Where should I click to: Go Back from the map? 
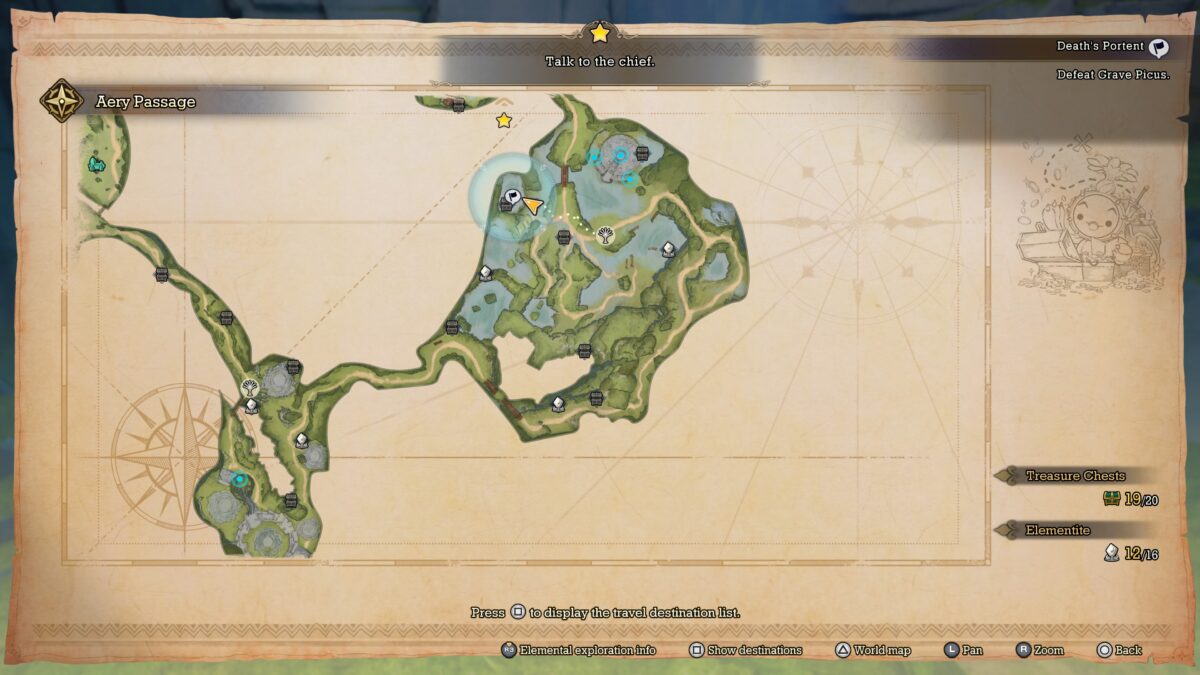pos(1118,650)
